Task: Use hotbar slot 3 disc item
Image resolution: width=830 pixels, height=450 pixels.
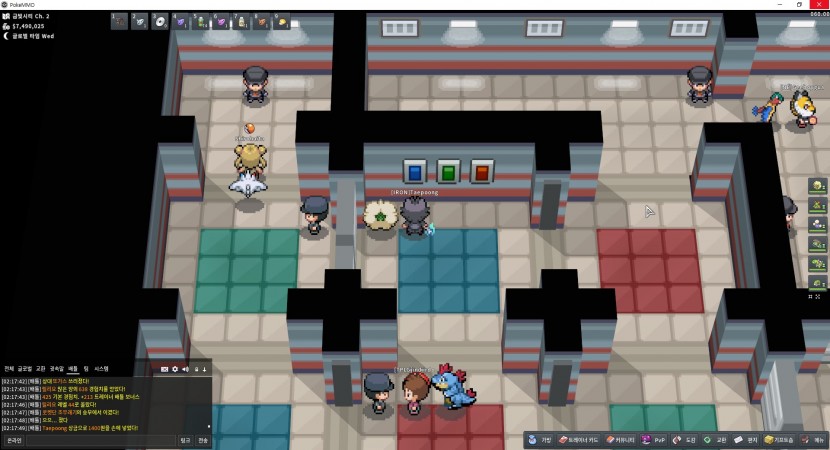Action: coord(160,21)
